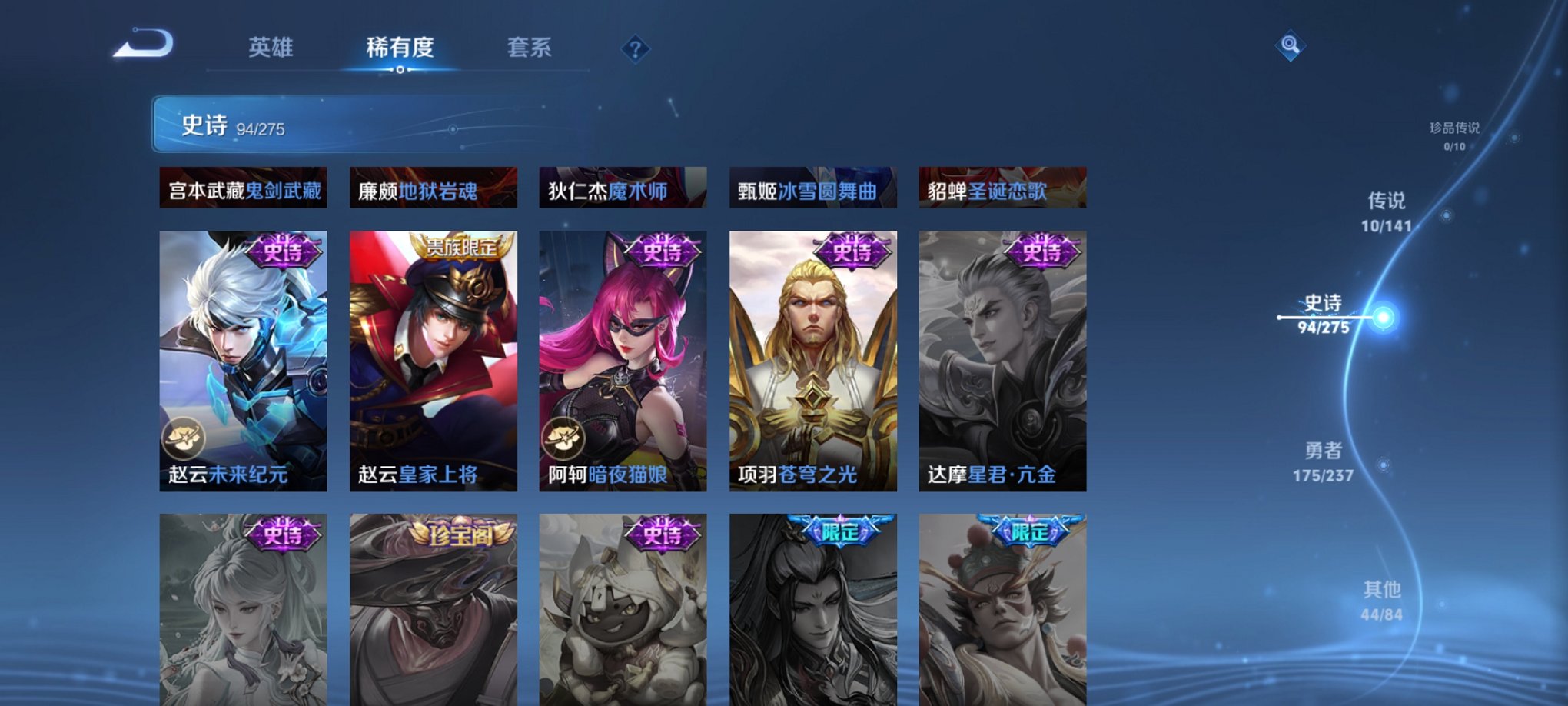Switch to the 英雄 tab
The image size is (1568, 706).
(x=271, y=48)
